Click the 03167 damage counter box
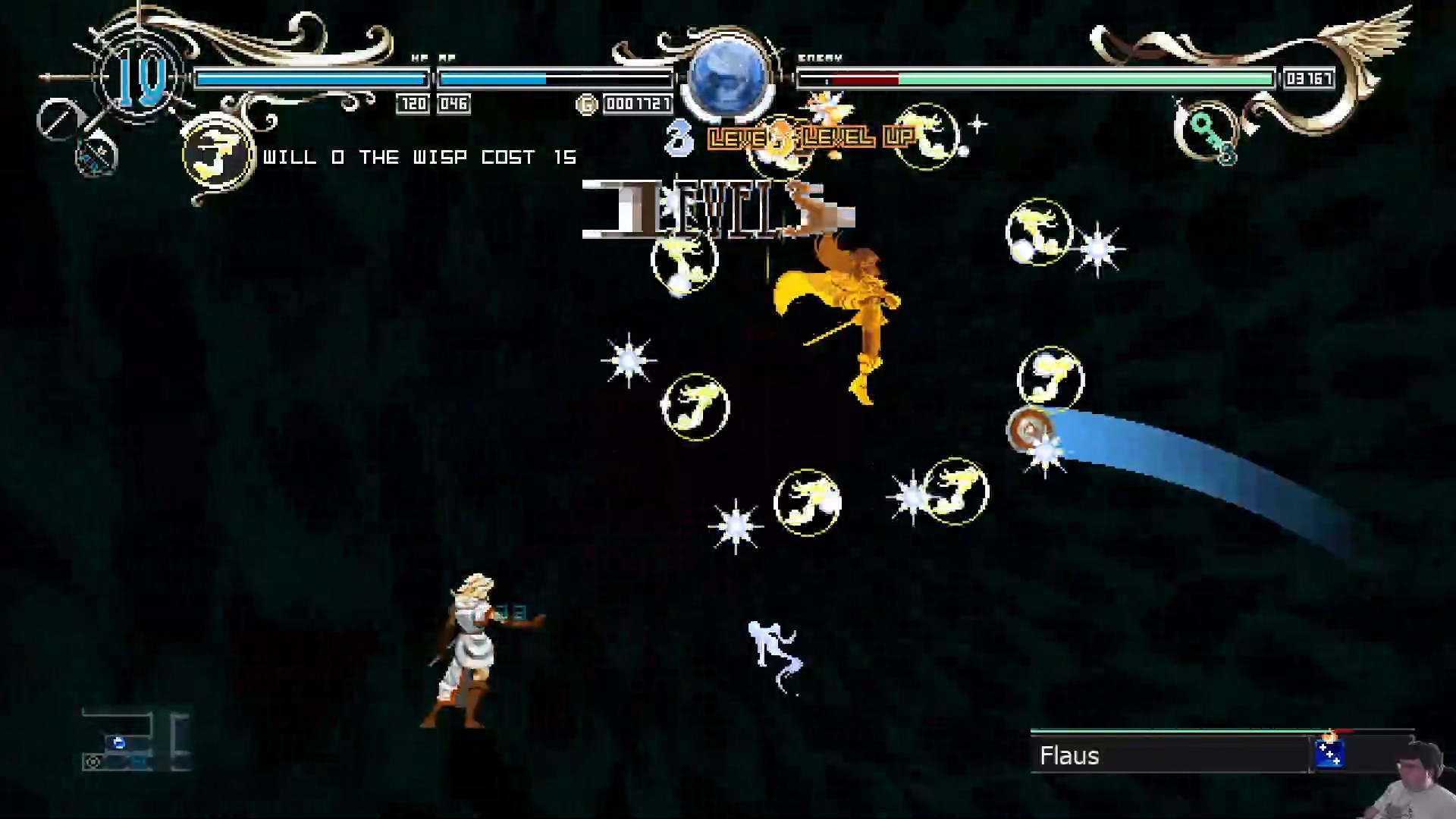 [1308, 80]
